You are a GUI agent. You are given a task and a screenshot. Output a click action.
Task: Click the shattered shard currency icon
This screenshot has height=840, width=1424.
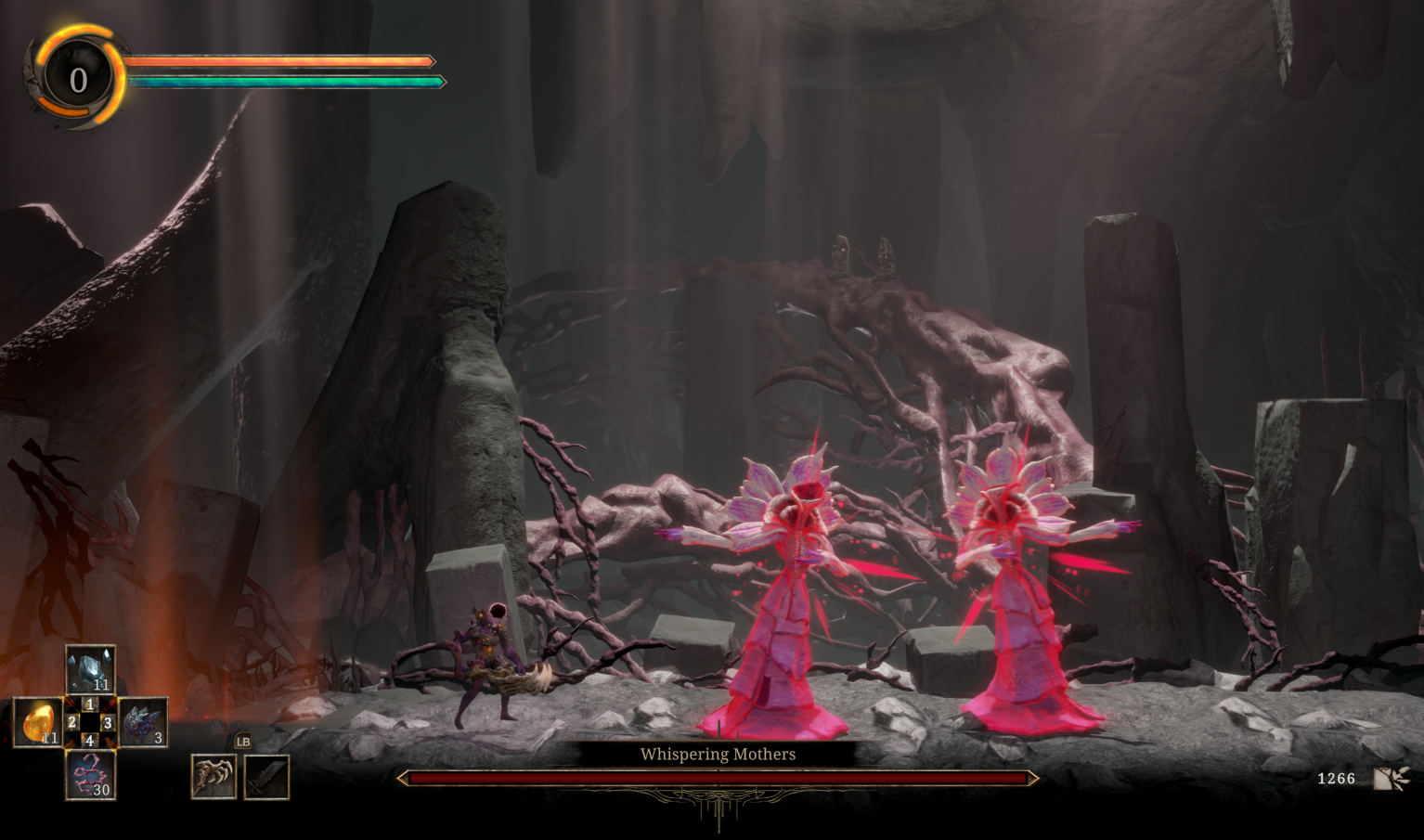click(1392, 778)
